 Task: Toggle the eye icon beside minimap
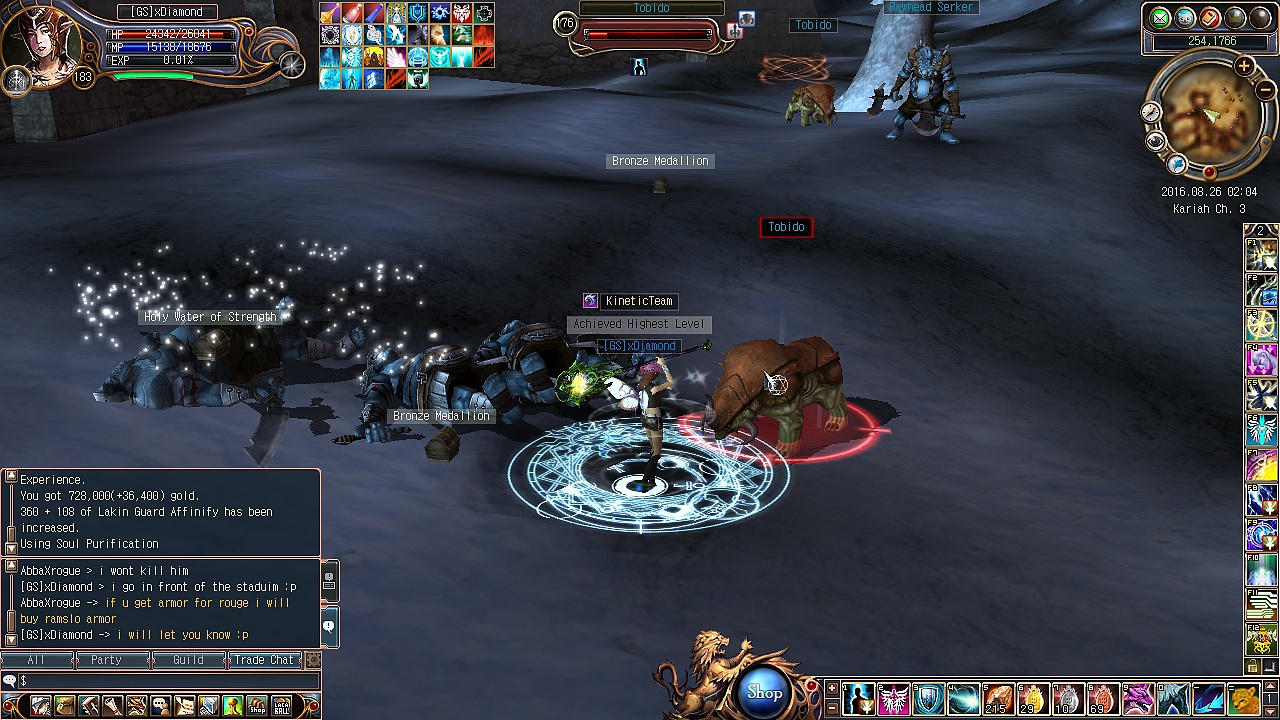pyautogui.click(x=1155, y=141)
